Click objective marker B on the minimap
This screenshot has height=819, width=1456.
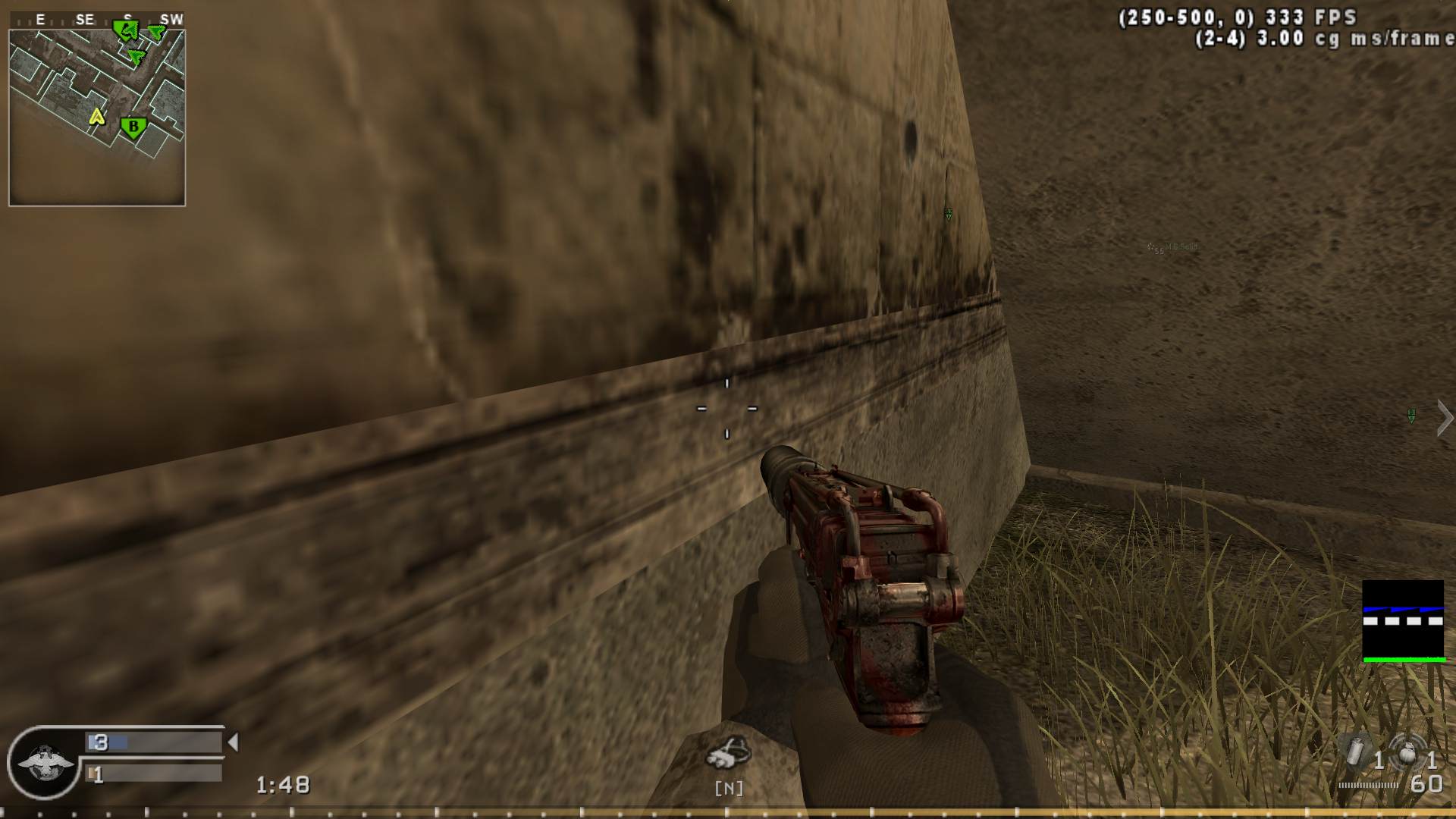(133, 127)
